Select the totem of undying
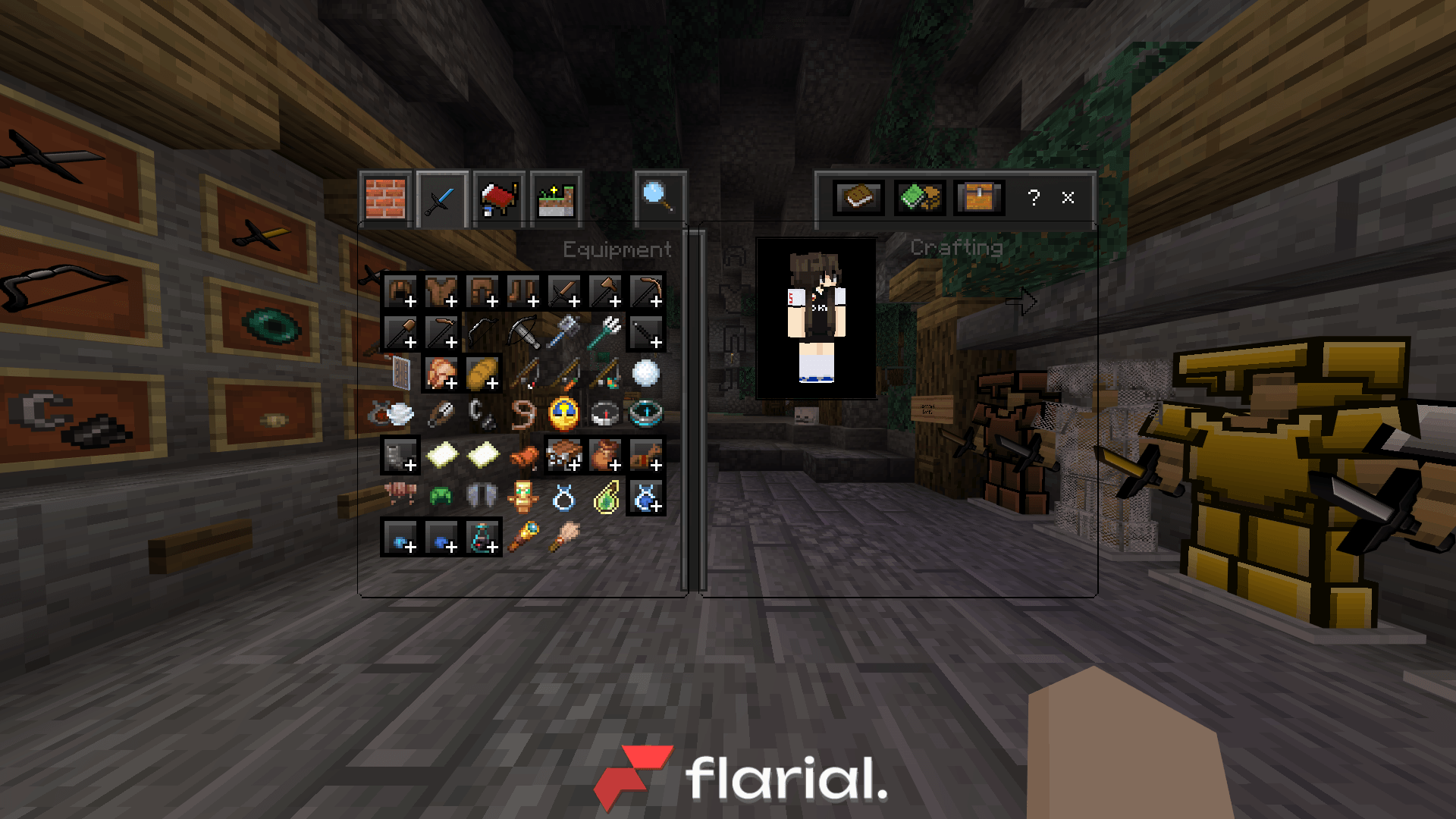 (x=525, y=495)
